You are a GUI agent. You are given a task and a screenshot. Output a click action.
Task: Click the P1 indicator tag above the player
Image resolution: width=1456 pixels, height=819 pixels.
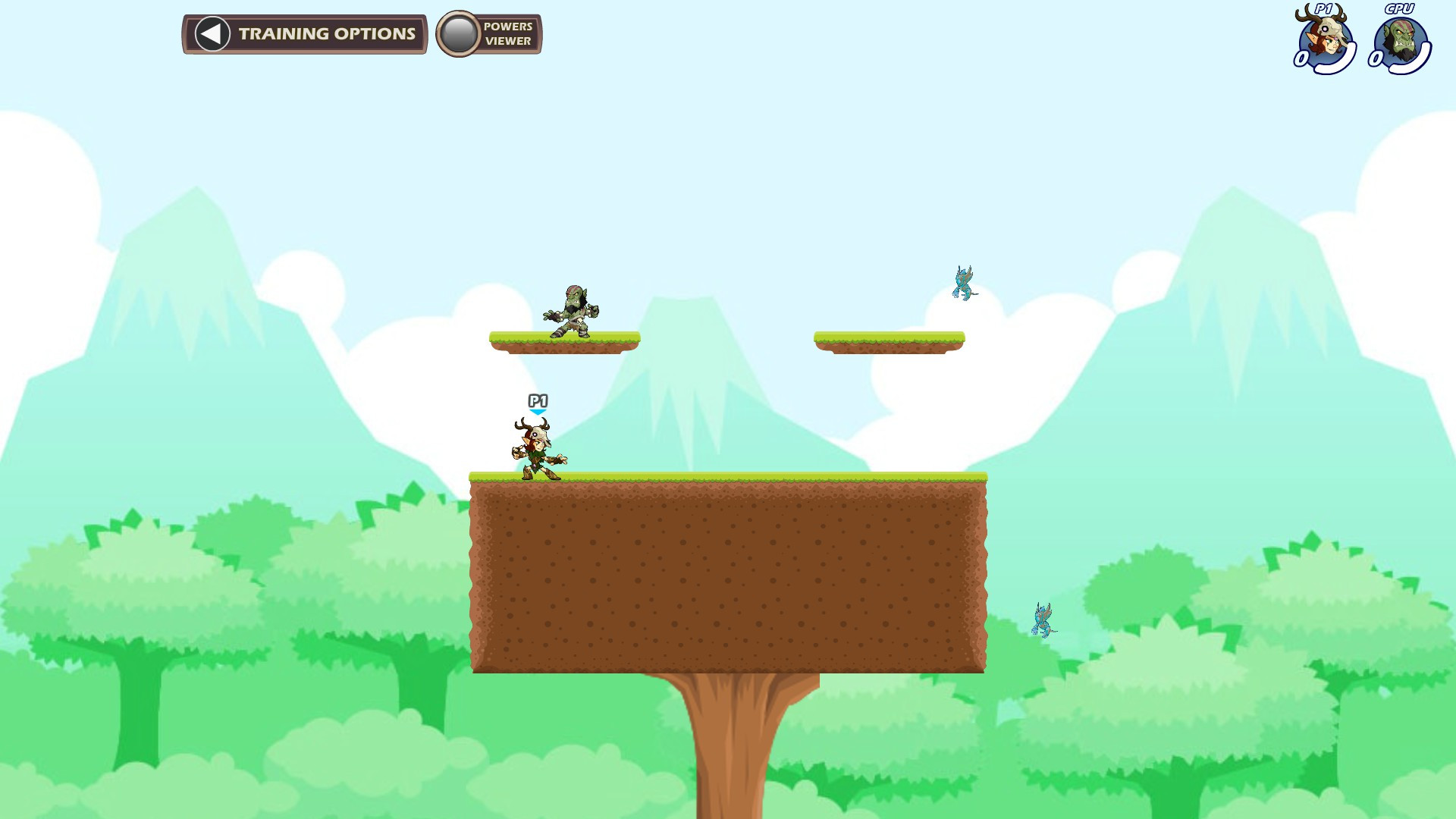[538, 399]
